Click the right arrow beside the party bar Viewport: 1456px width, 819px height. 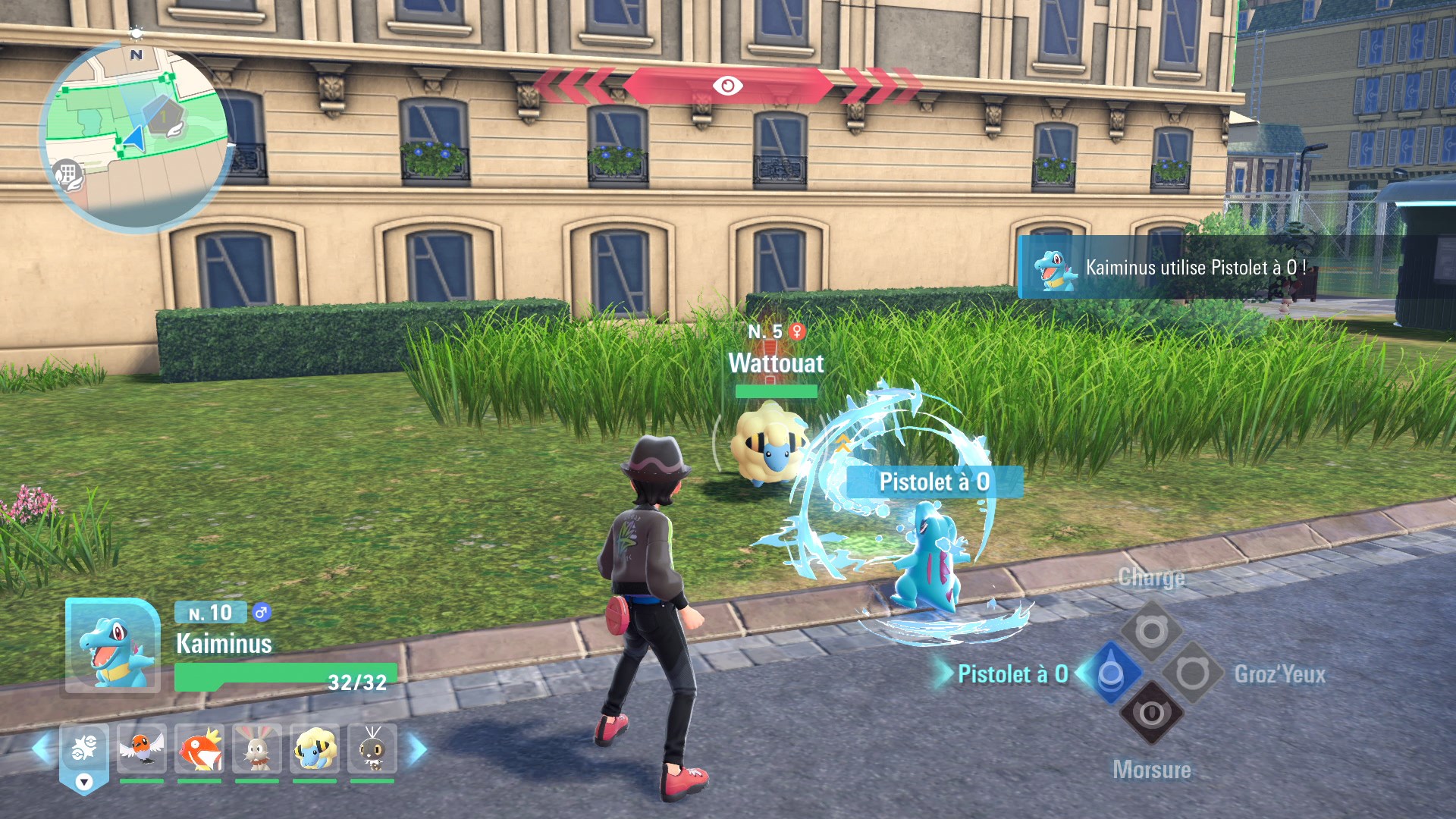(x=418, y=749)
